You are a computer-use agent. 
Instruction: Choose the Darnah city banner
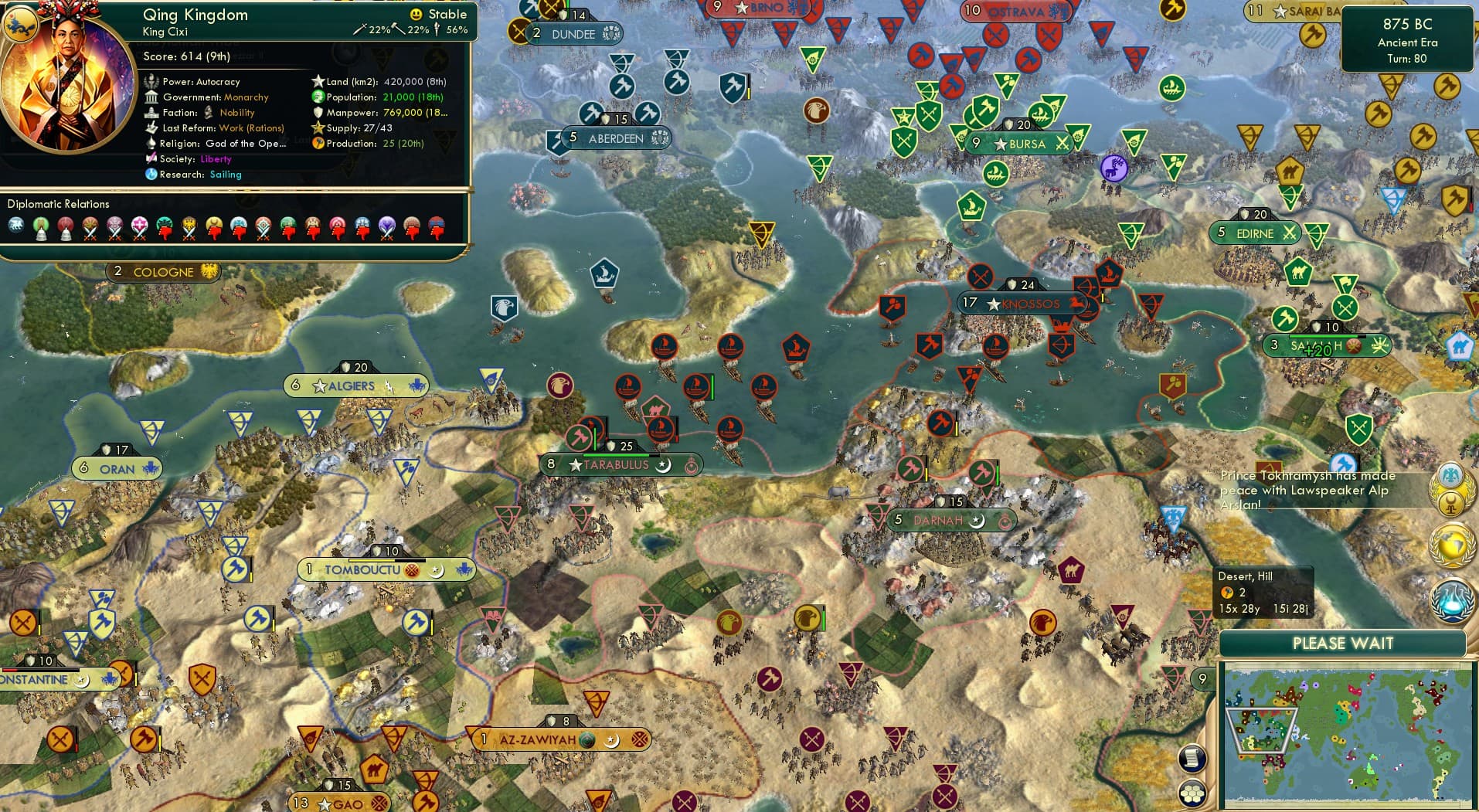pyautogui.click(x=949, y=521)
